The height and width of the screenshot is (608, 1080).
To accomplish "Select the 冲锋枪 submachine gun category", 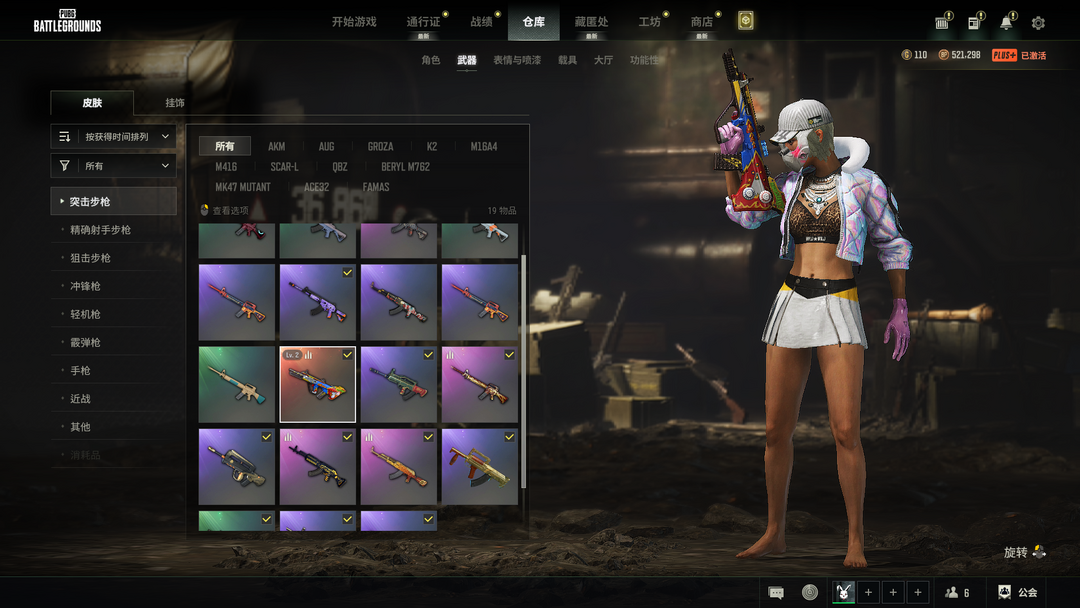I will [x=85, y=286].
